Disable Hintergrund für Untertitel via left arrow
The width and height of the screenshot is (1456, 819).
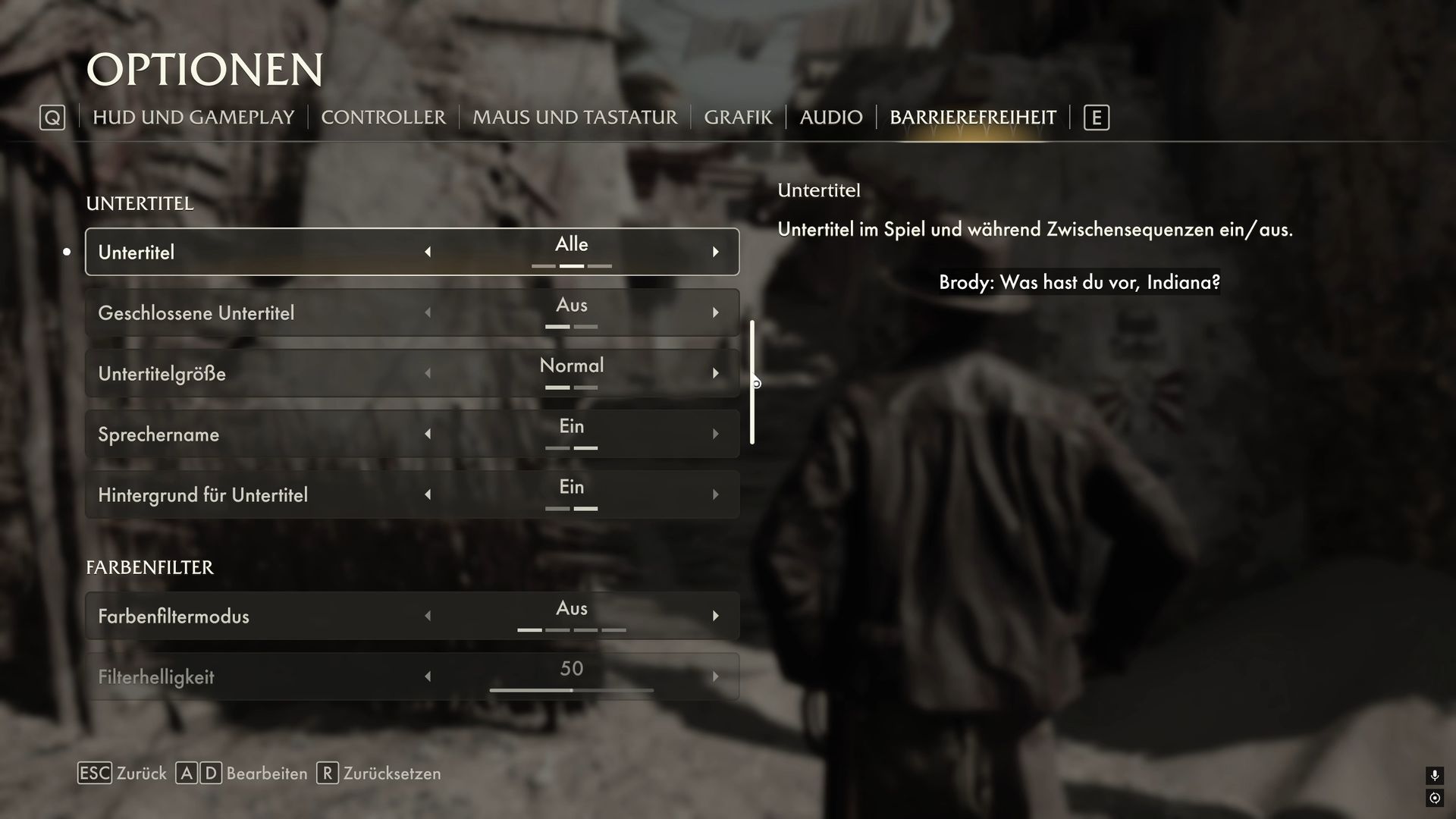point(428,494)
